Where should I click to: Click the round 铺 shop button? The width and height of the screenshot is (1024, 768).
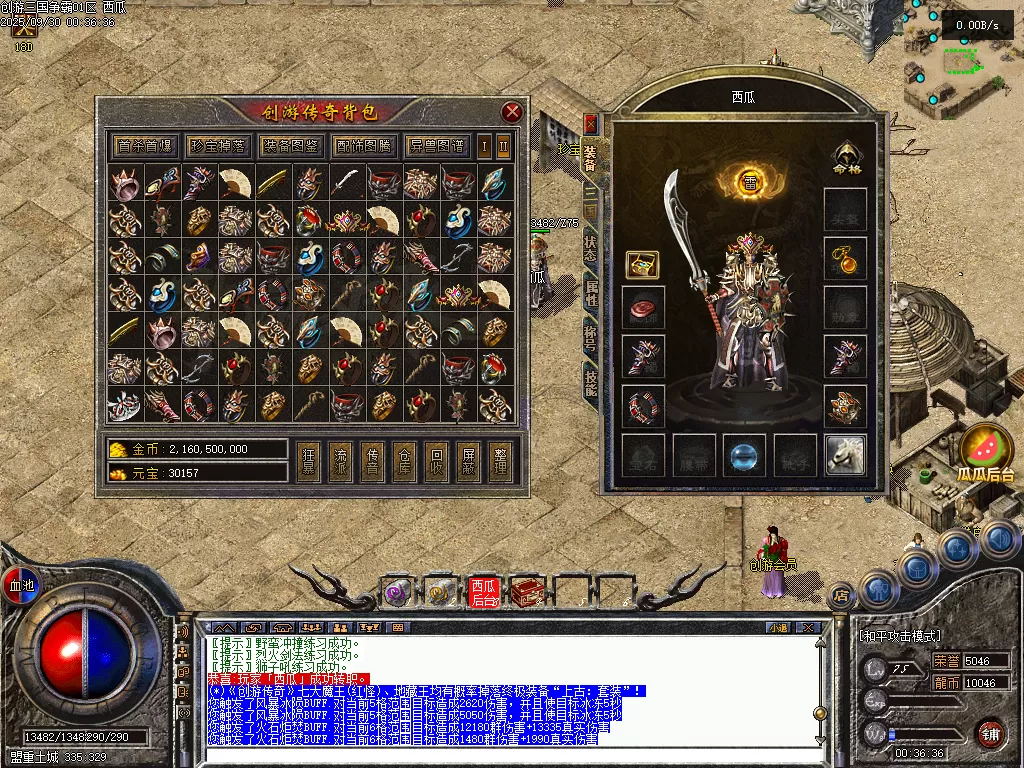[990, 733]
